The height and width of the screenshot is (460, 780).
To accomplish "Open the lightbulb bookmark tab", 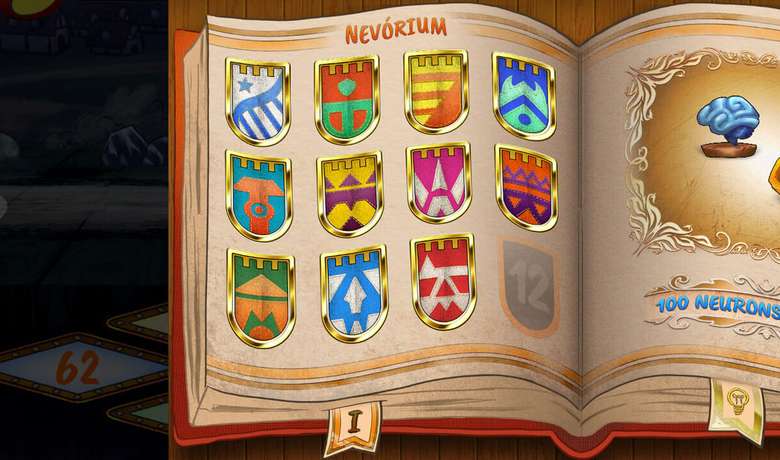I will click(x=737, y=405).
